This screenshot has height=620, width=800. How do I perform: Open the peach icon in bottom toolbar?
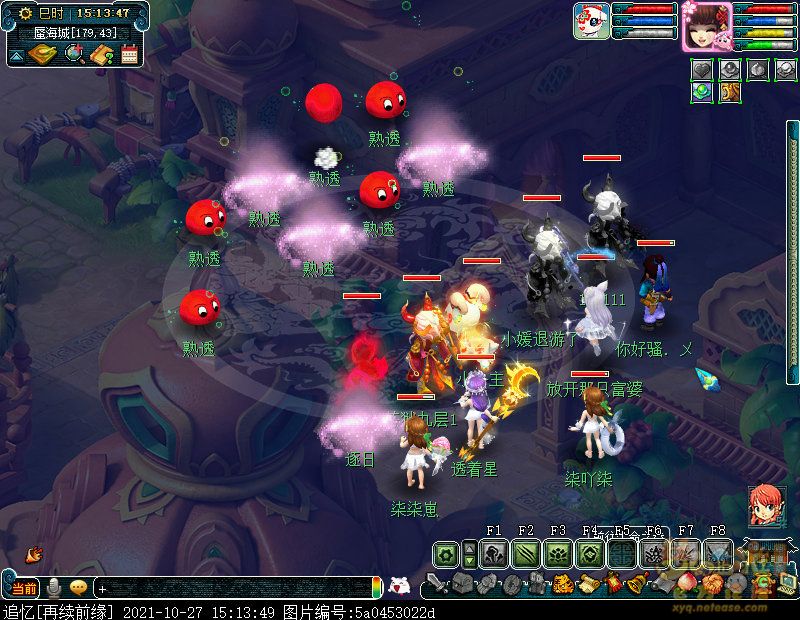(686, 584)
